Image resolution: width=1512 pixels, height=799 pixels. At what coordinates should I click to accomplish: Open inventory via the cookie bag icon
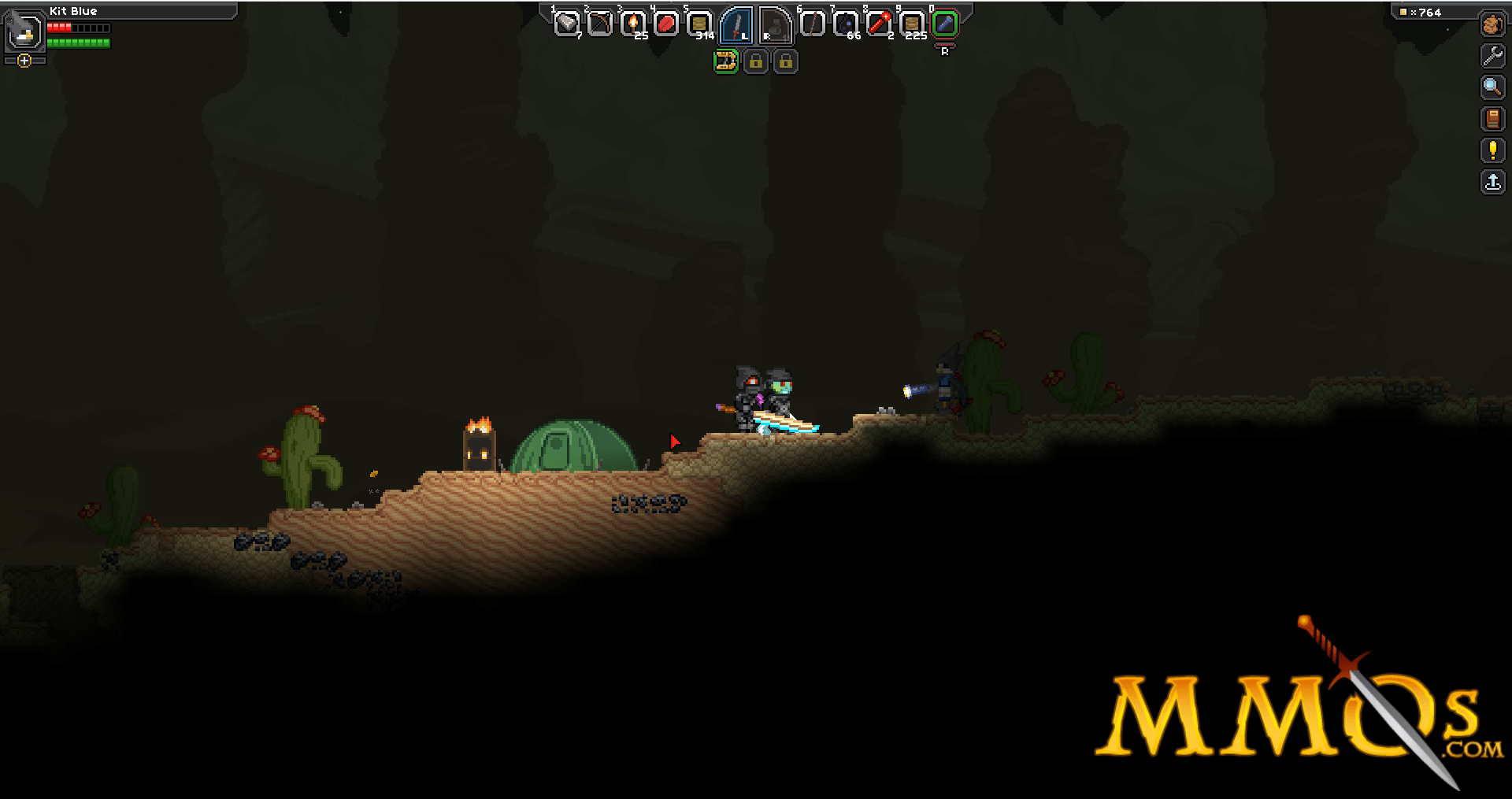[x=1493, y=25]
